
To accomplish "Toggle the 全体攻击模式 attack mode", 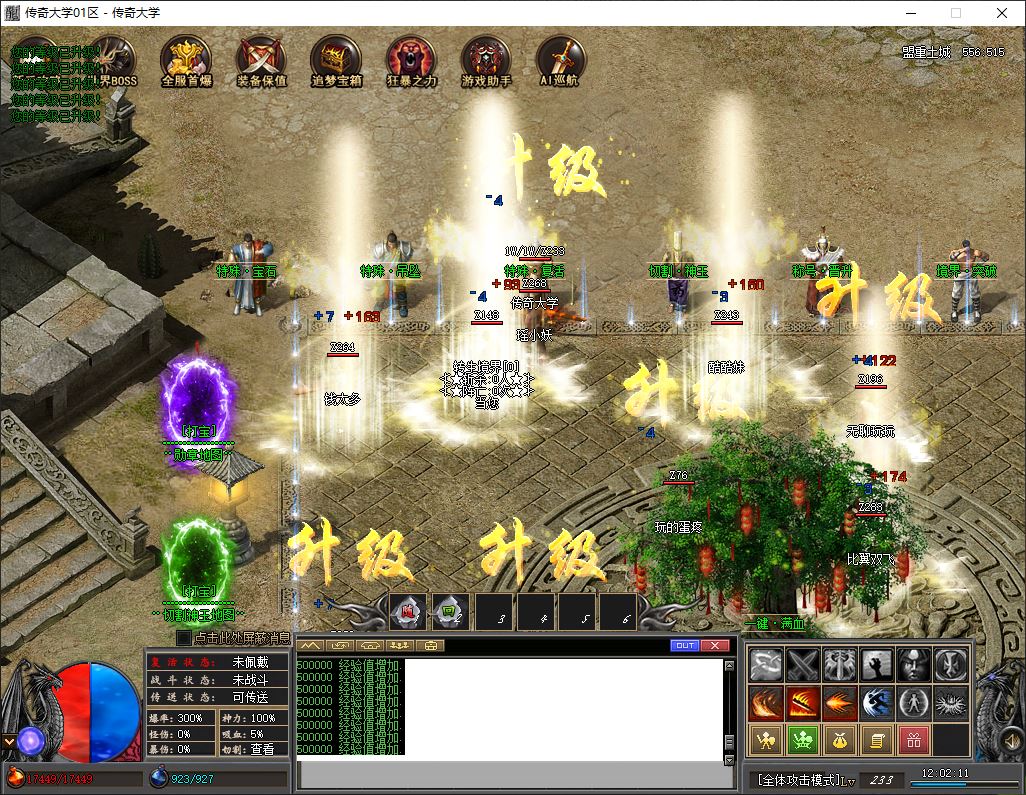I will coord(800,779).
